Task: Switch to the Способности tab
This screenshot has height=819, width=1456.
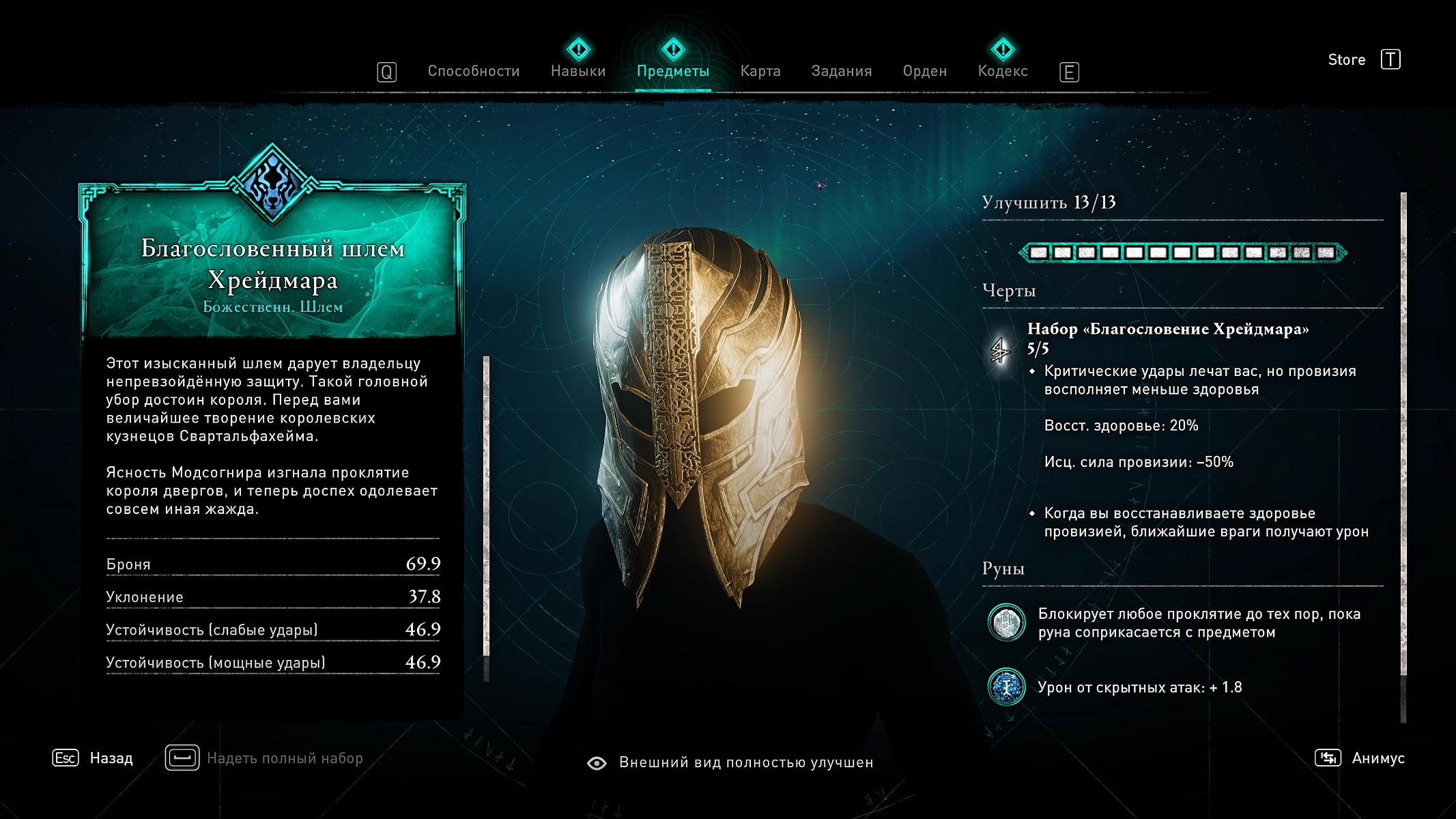Action: coord(473,71)
